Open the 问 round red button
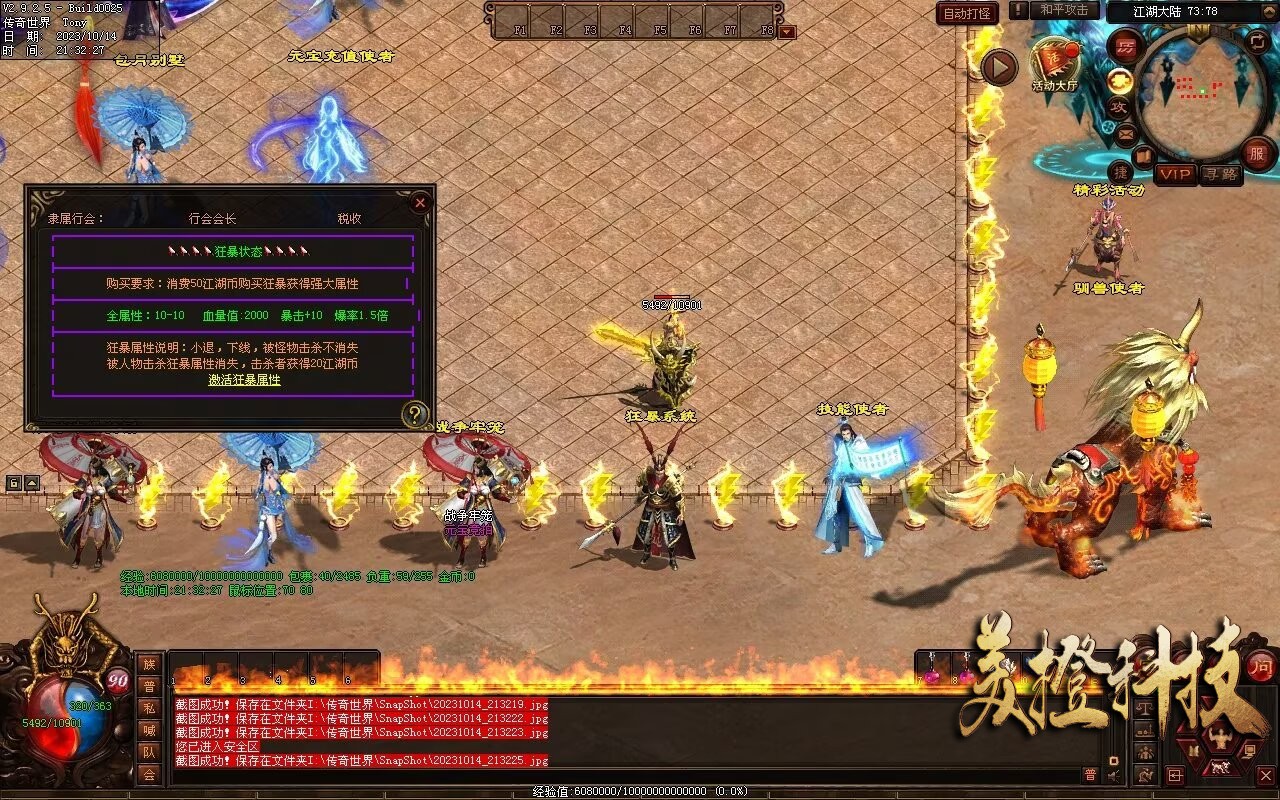 pos(1260,667)
